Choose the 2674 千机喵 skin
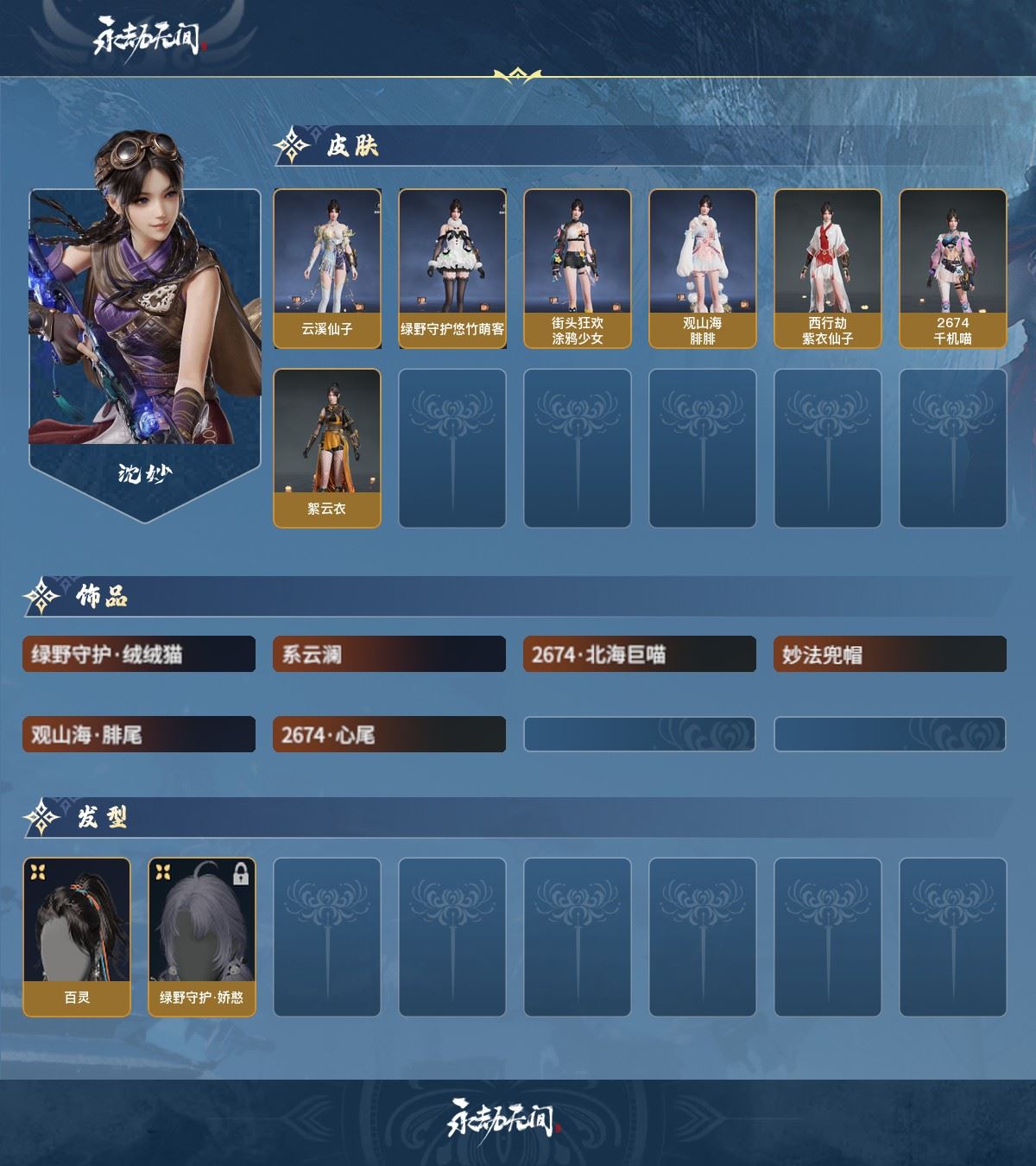 [953, 269]
